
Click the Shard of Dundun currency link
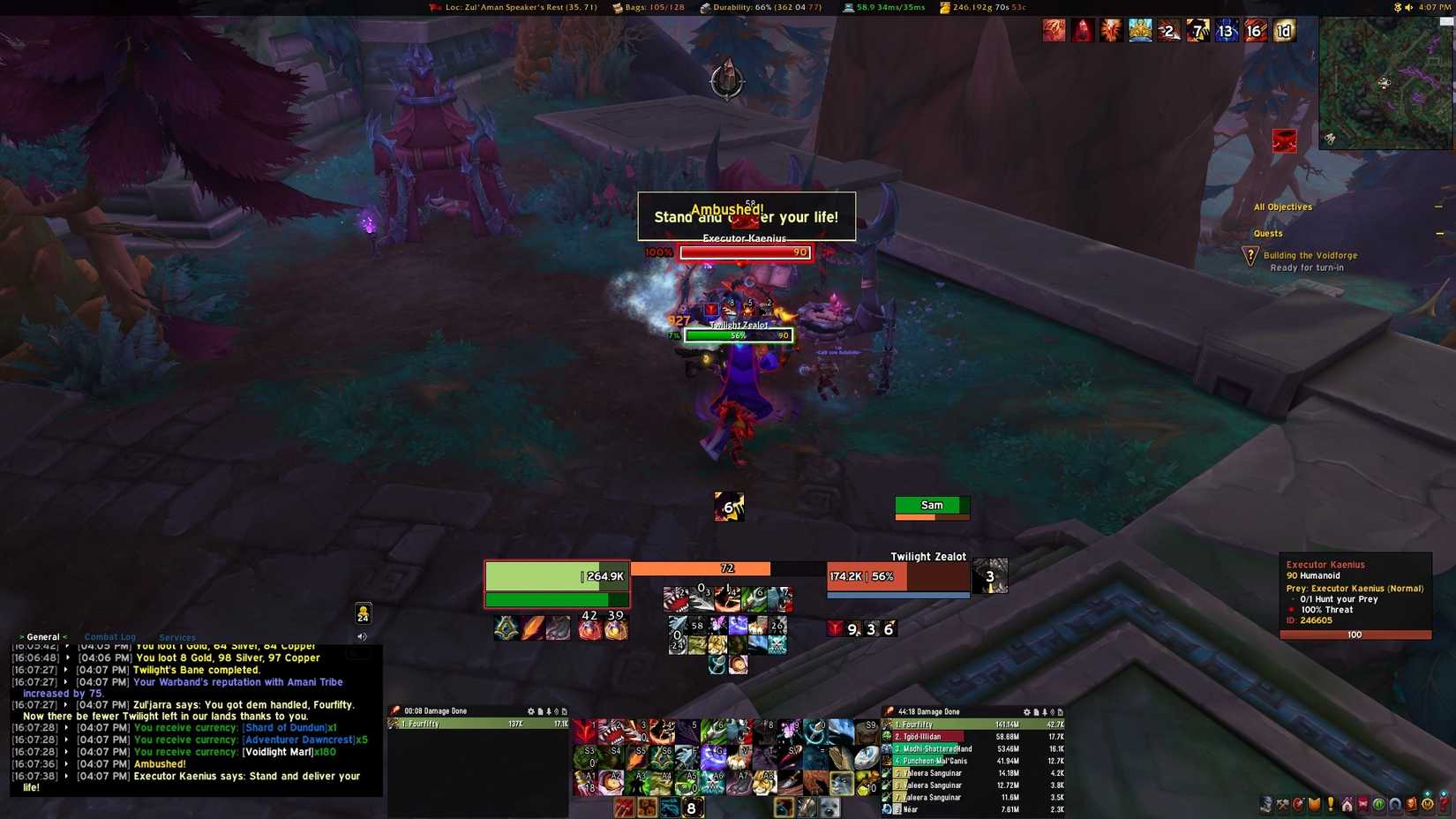[285, 727]
